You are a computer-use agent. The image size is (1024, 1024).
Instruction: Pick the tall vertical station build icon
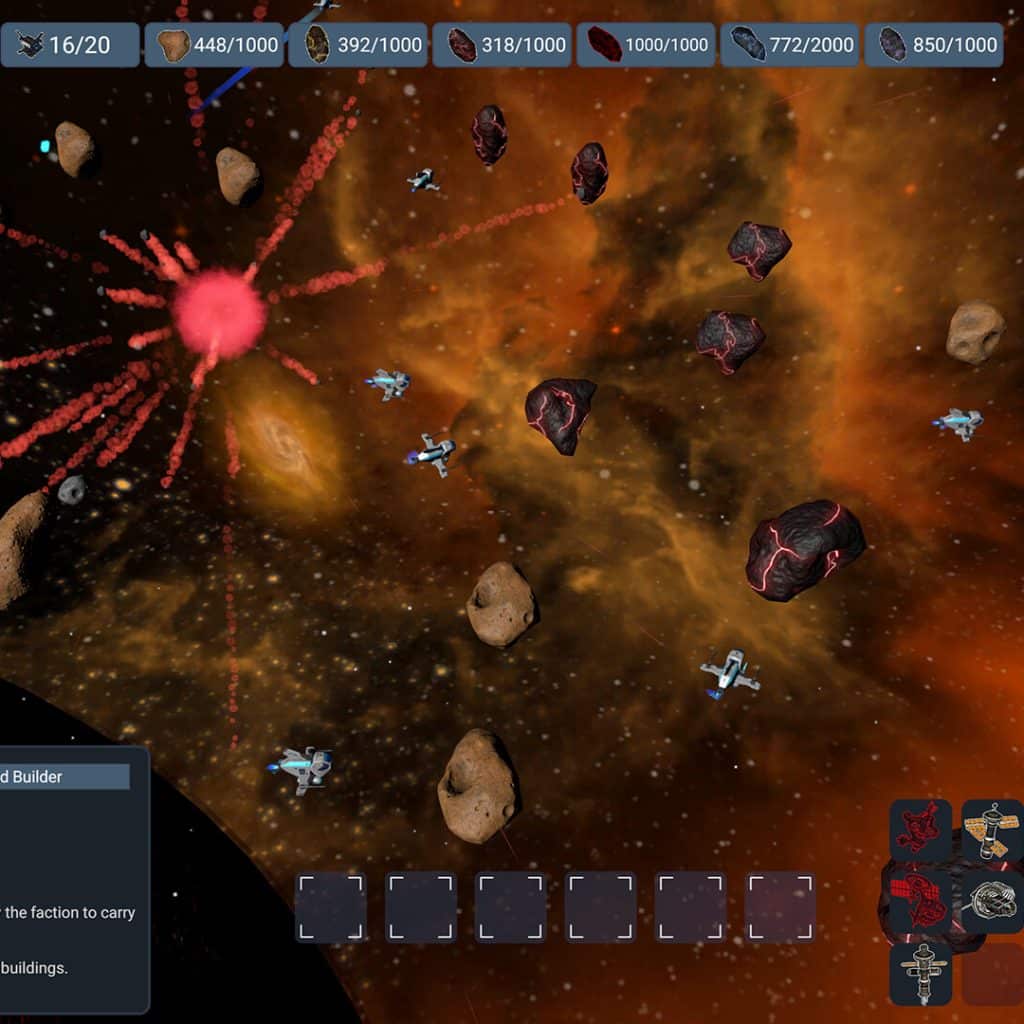tap(920, 971)
